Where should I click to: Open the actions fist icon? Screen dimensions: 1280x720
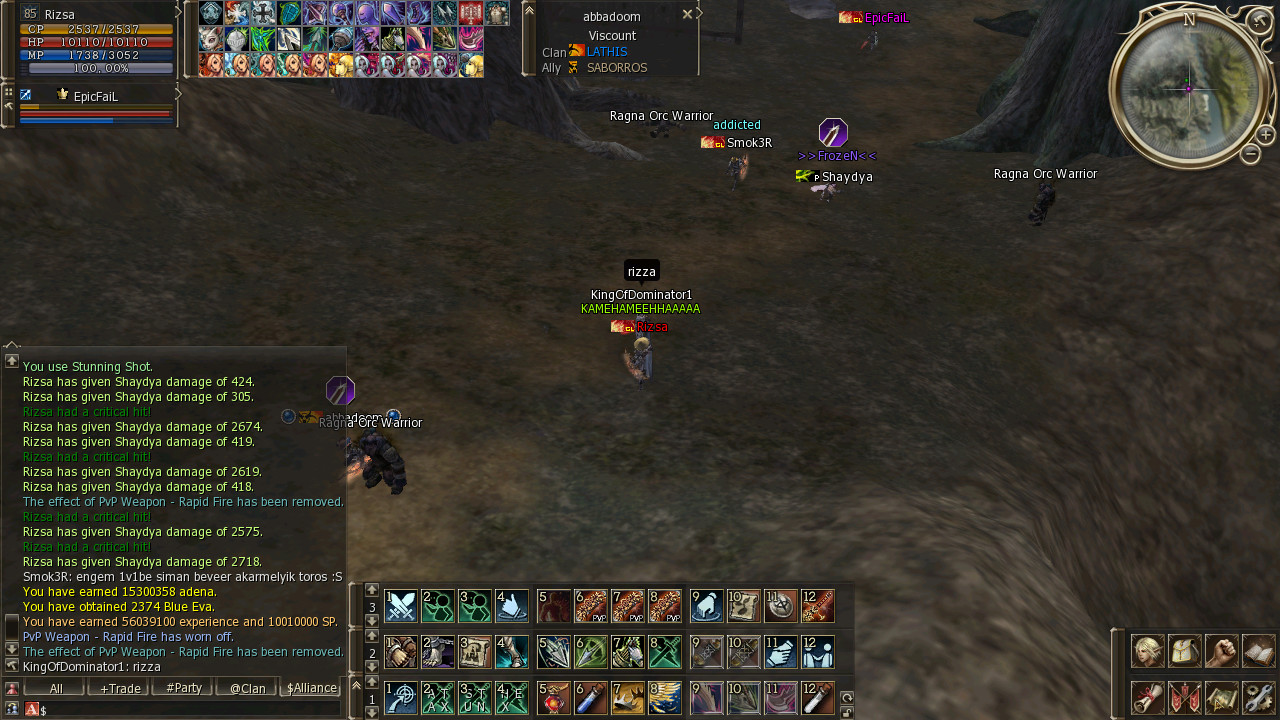coord(1222,651)
